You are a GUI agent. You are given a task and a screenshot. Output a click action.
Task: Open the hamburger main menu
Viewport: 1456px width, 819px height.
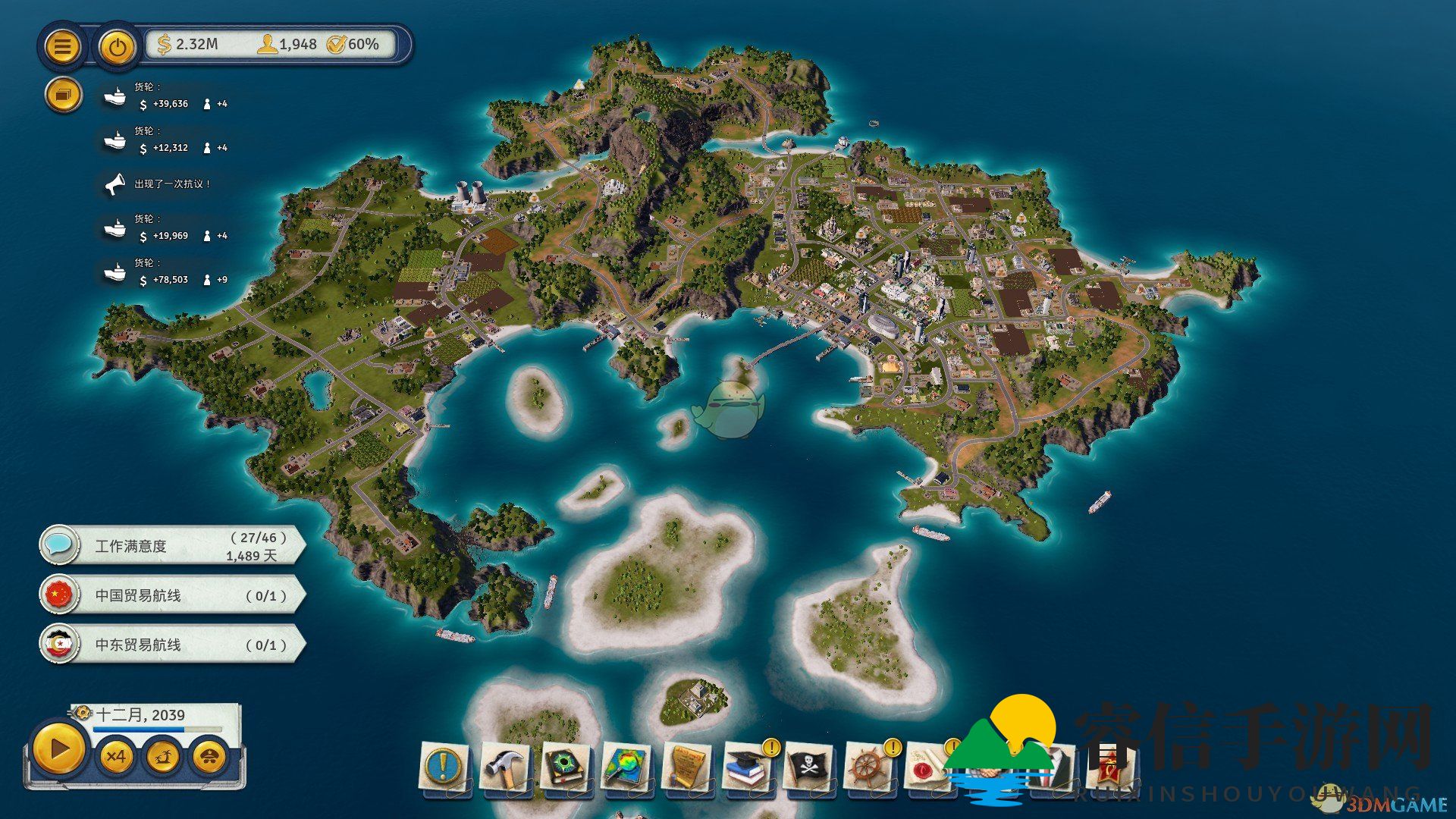pyautogui.click(x=62, y=47)
